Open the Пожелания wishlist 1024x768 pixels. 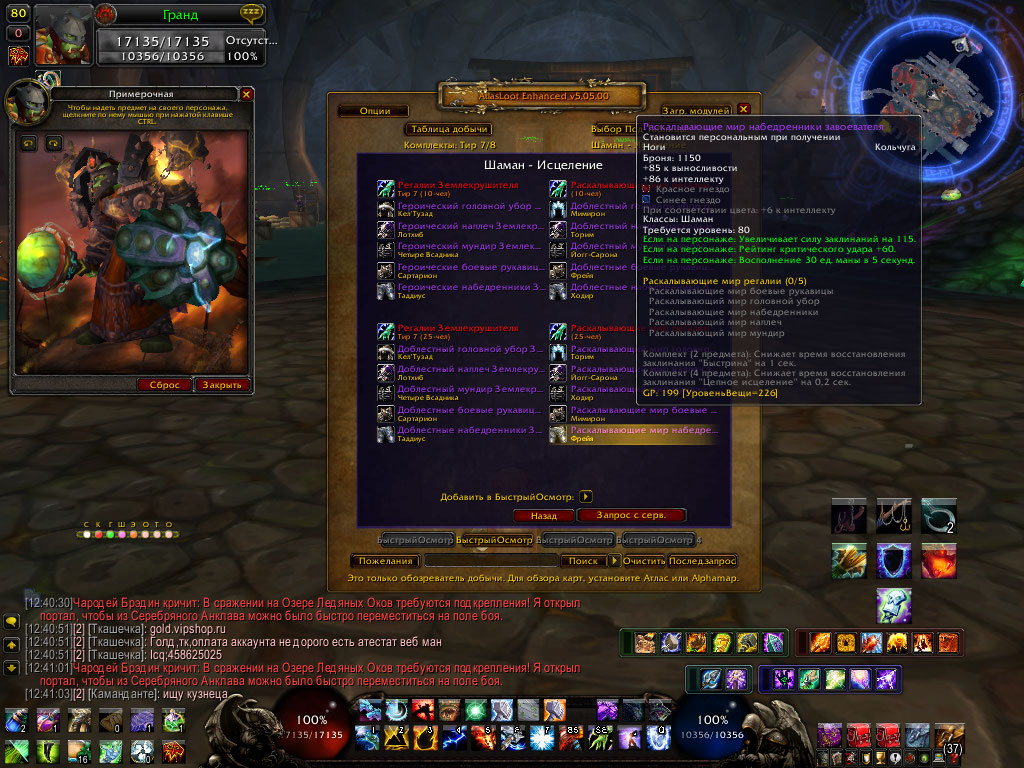(x=387, y=561)
